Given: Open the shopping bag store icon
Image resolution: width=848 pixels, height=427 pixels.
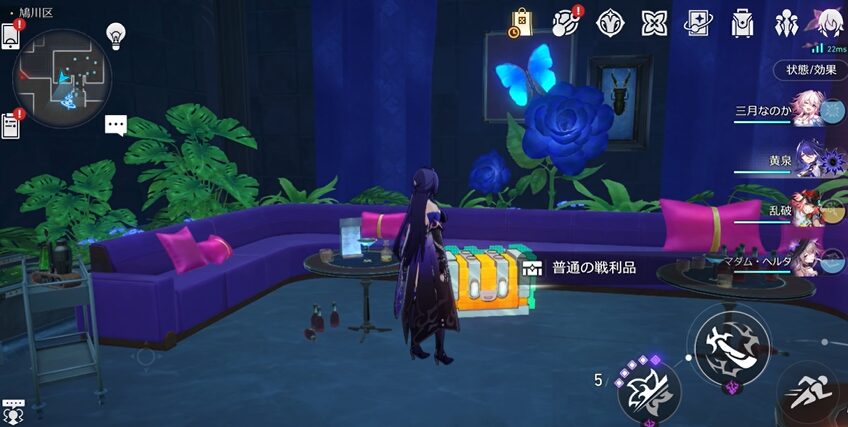Looking at the screenshot, I should coord(521,22).
